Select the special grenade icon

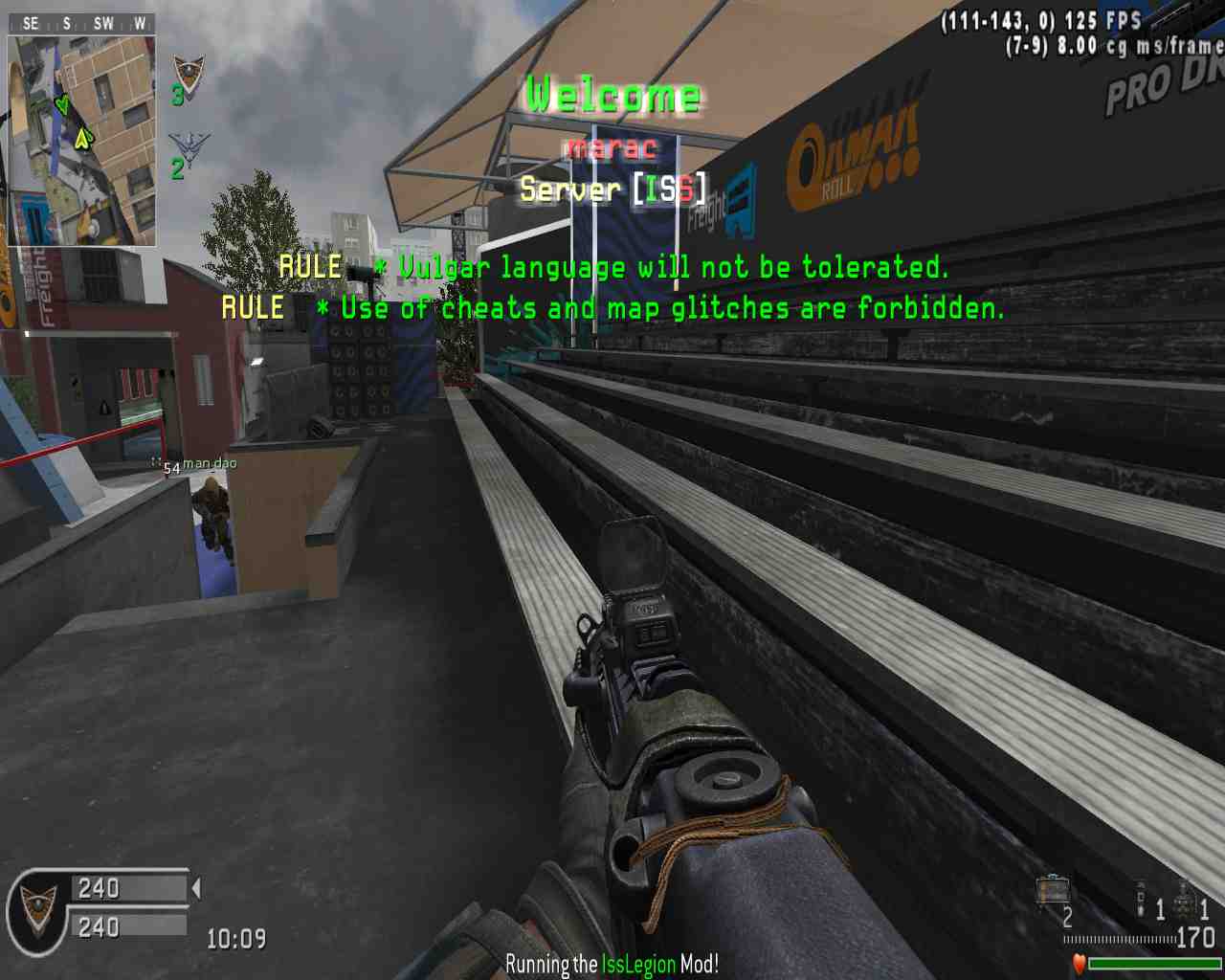pos(1141,900)
